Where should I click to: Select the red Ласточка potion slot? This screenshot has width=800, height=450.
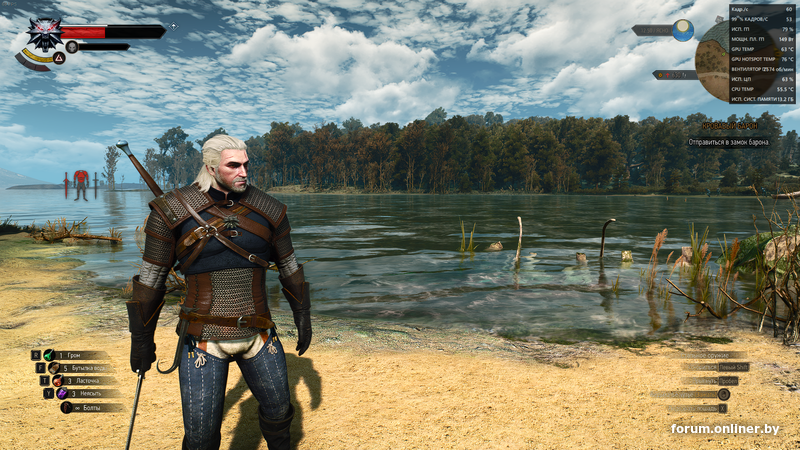tap(57, 381)
